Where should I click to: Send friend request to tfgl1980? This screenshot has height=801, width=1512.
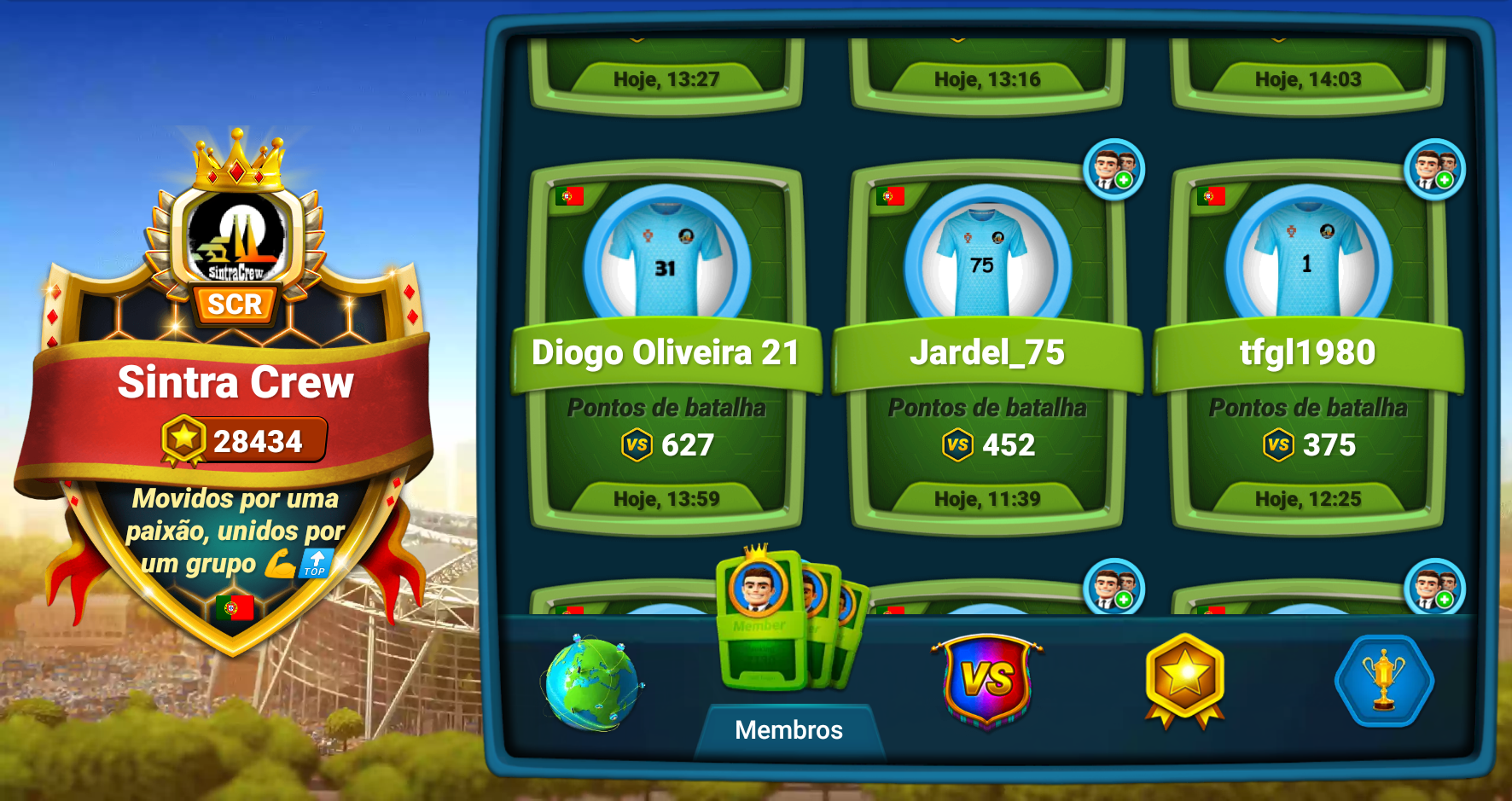[1434, 169]
